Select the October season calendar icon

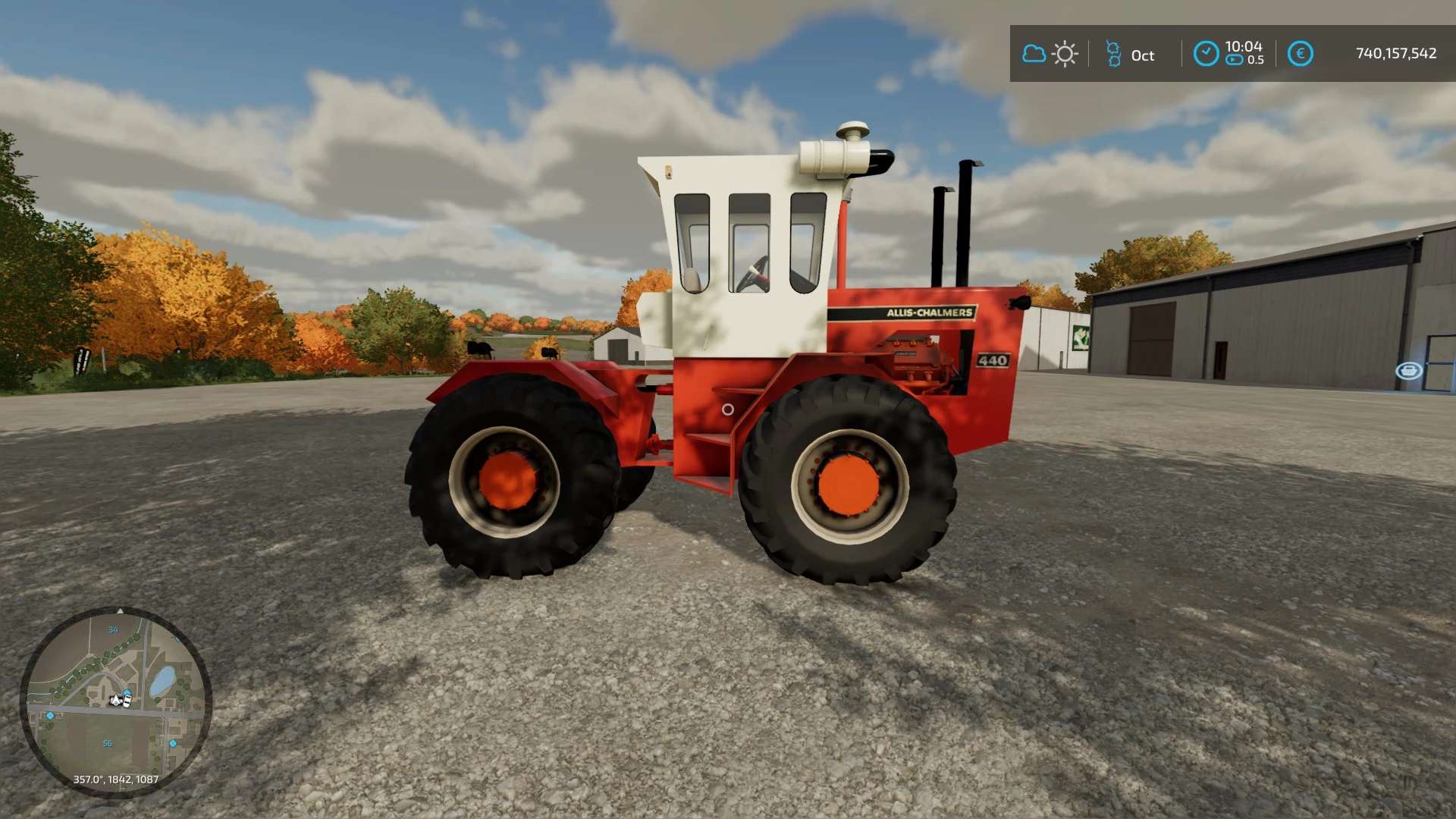1113,54
